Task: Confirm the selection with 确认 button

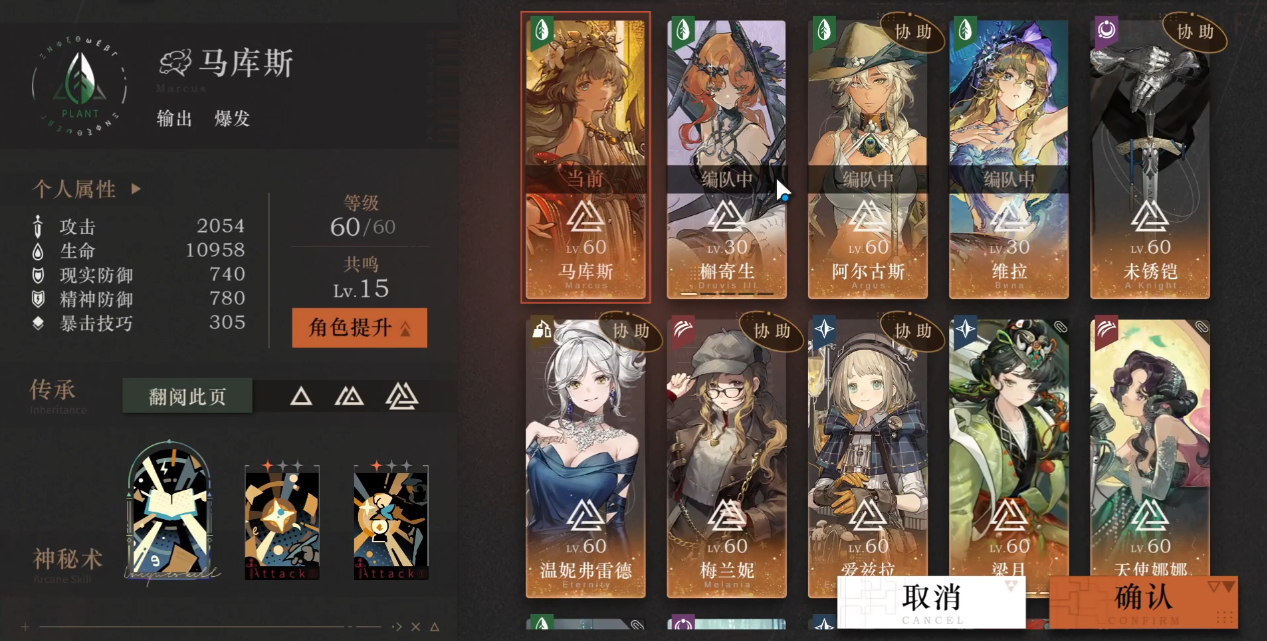Action: 1143,600
